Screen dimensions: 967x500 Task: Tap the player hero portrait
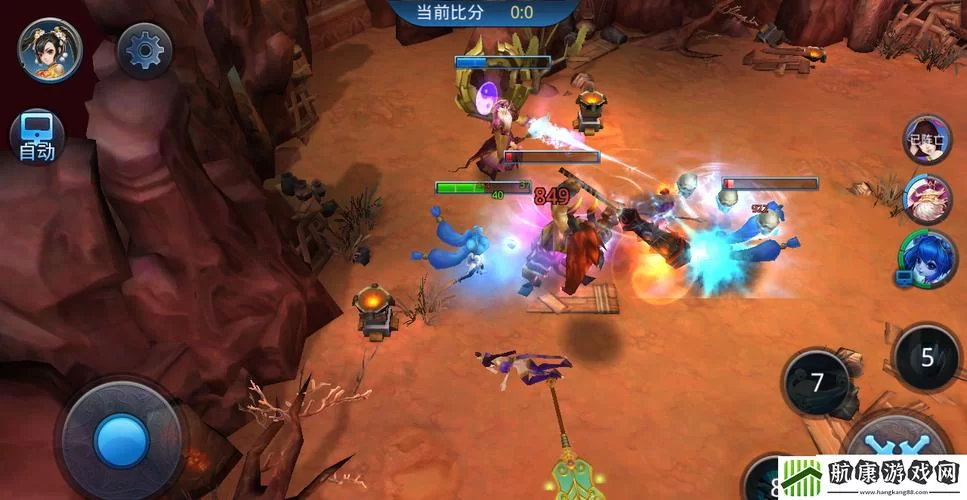49,49
